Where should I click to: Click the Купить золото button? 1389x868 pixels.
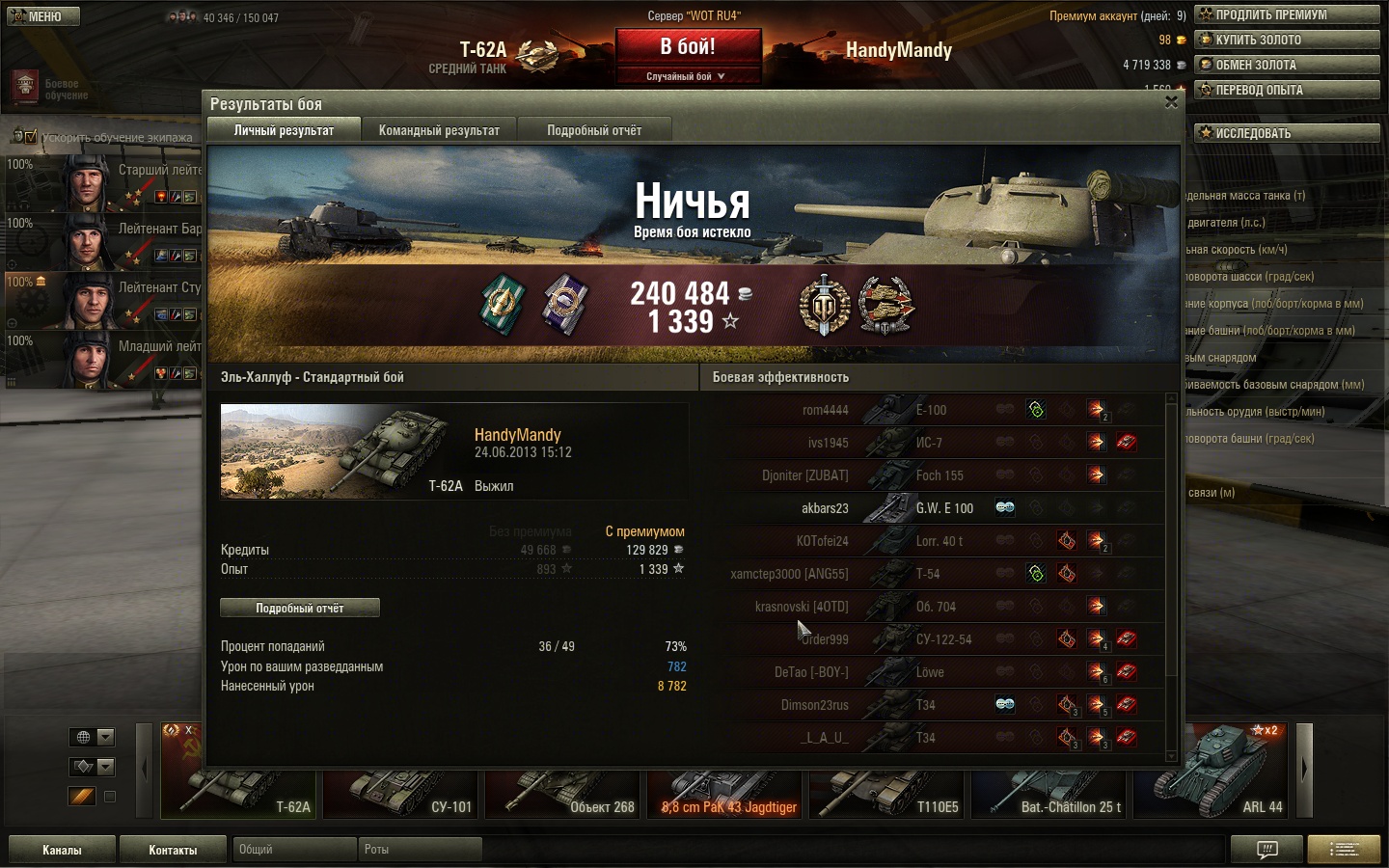(1287, 40)
